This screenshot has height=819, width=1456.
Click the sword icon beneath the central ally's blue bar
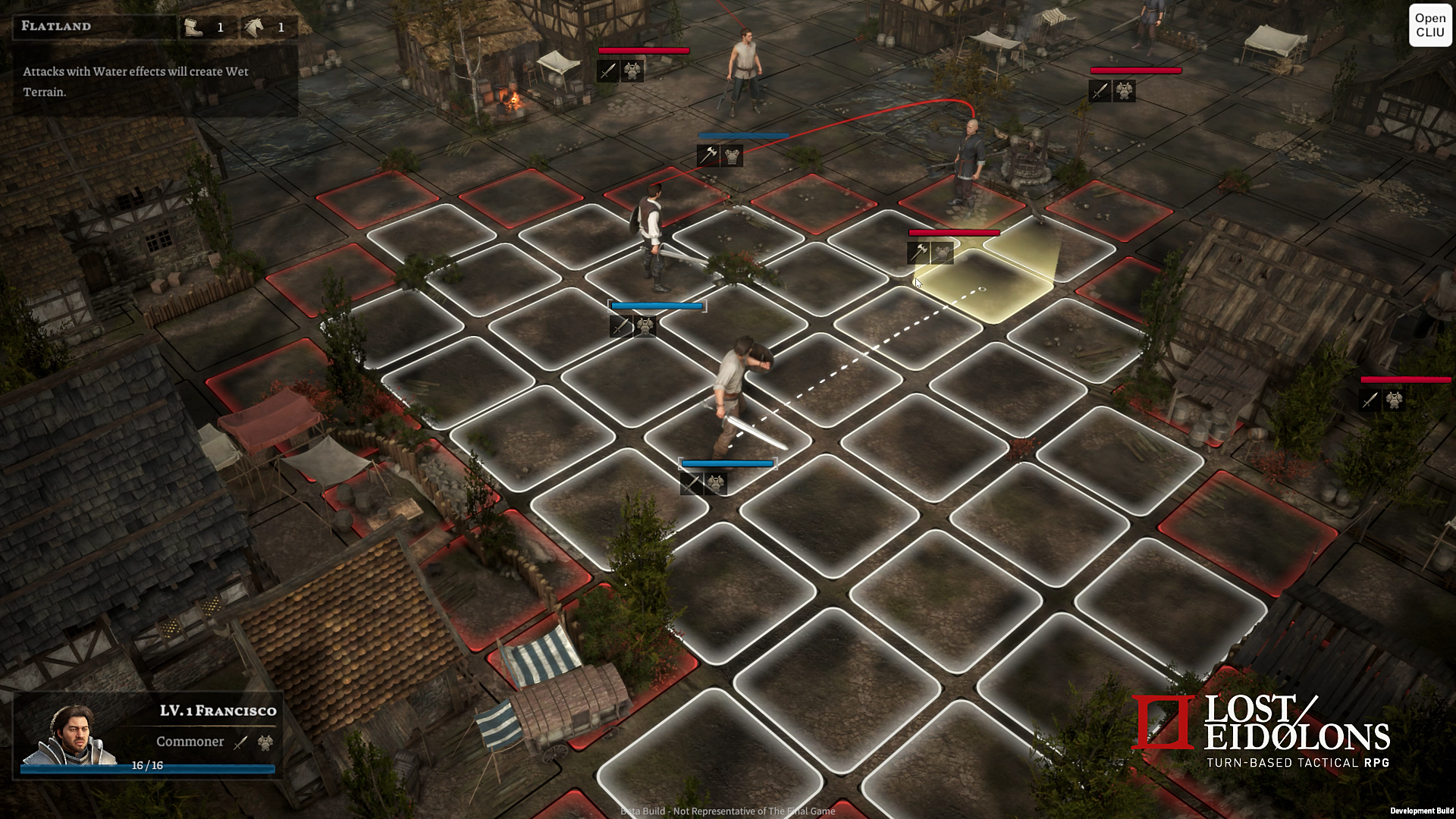(x=692, y=484)
